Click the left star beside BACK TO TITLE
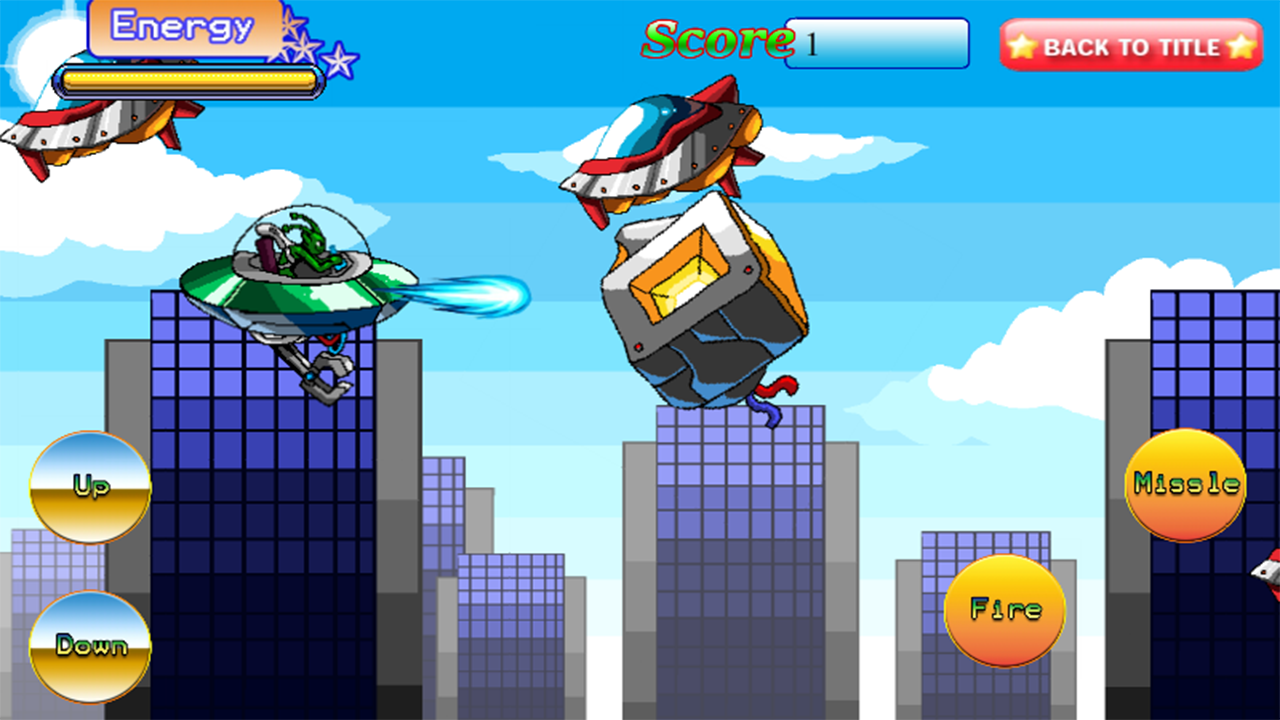Viewport: 1280px width, 720px height. click(1022, 46)
